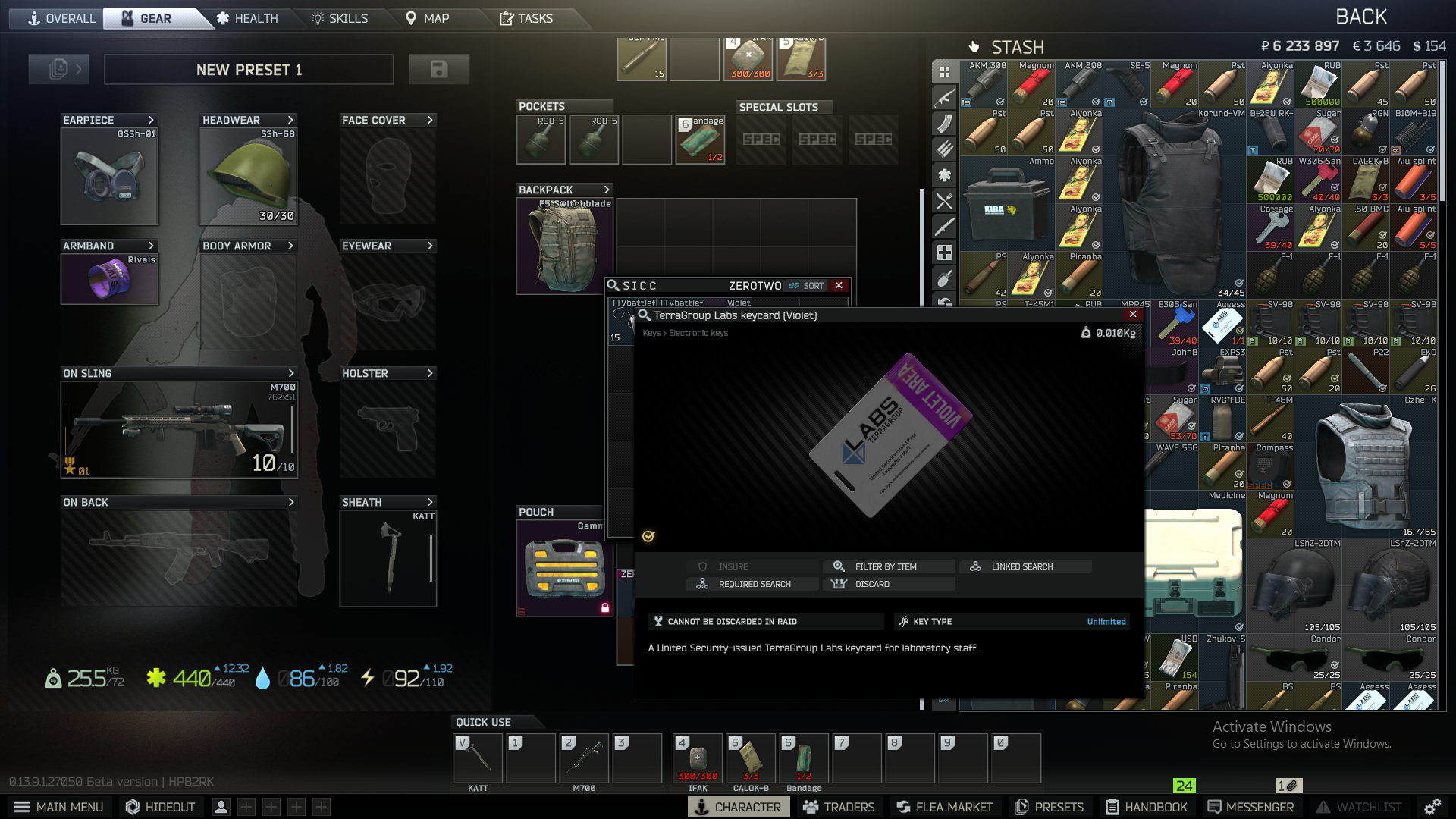Viewport: 1456px width, 819px height.
Task: Toggle the gear filter asterisk icon
Action: click(944, 175)
